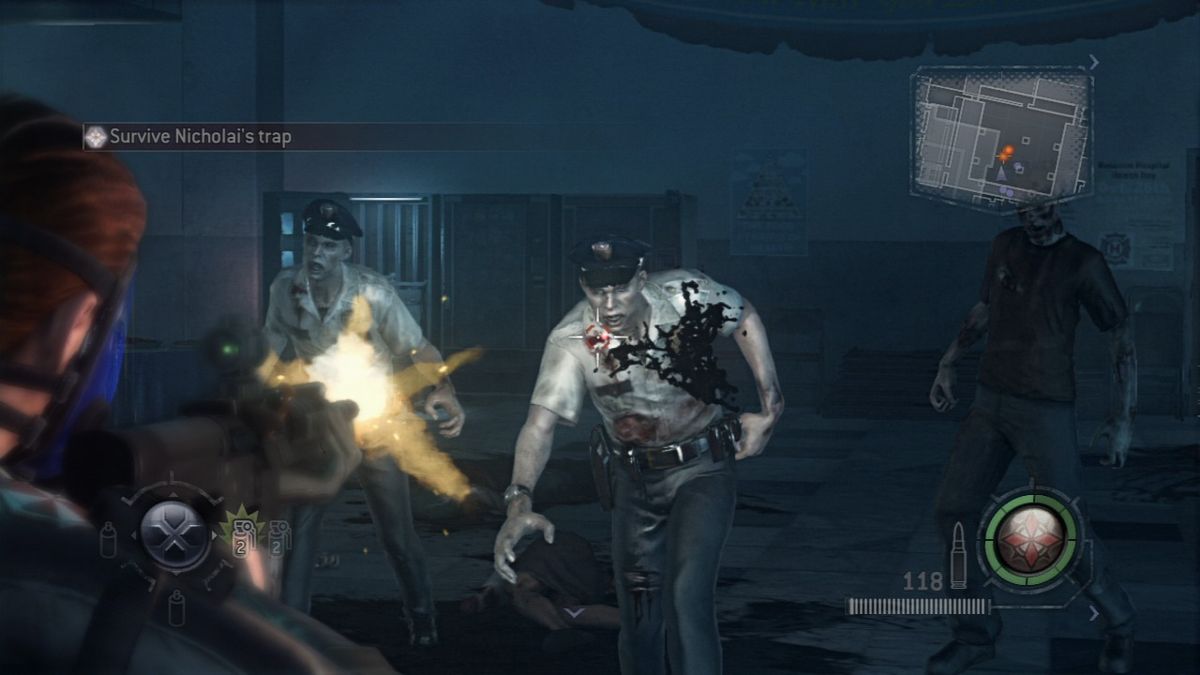Select the spray can in the wheel's bottom slot
This screenshot has height=675, width=1200.
[x=176, y=606]
